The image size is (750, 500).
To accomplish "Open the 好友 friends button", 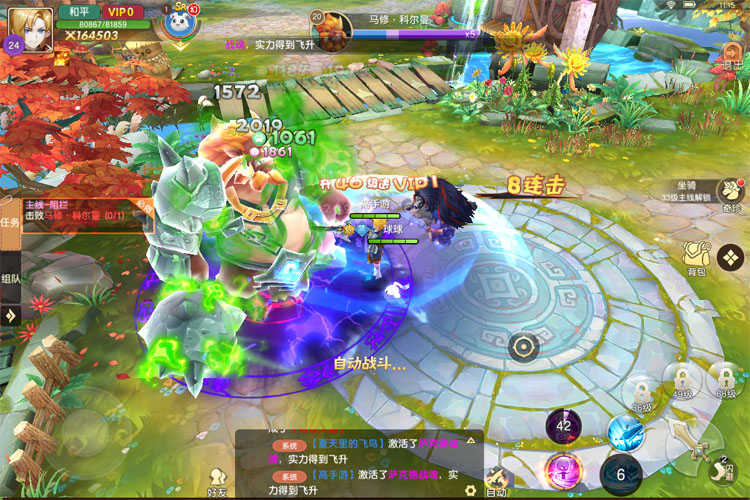I will (x=216, y=481).
